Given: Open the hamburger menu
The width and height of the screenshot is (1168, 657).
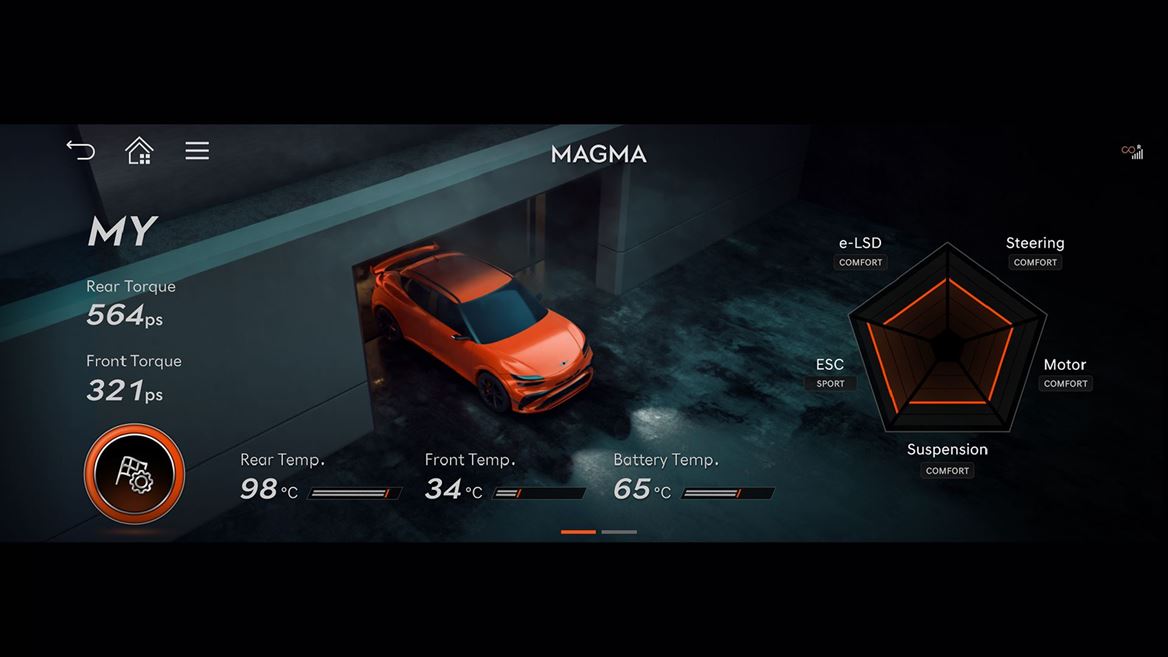Looking at the screenshot, I should click(197, 151).
